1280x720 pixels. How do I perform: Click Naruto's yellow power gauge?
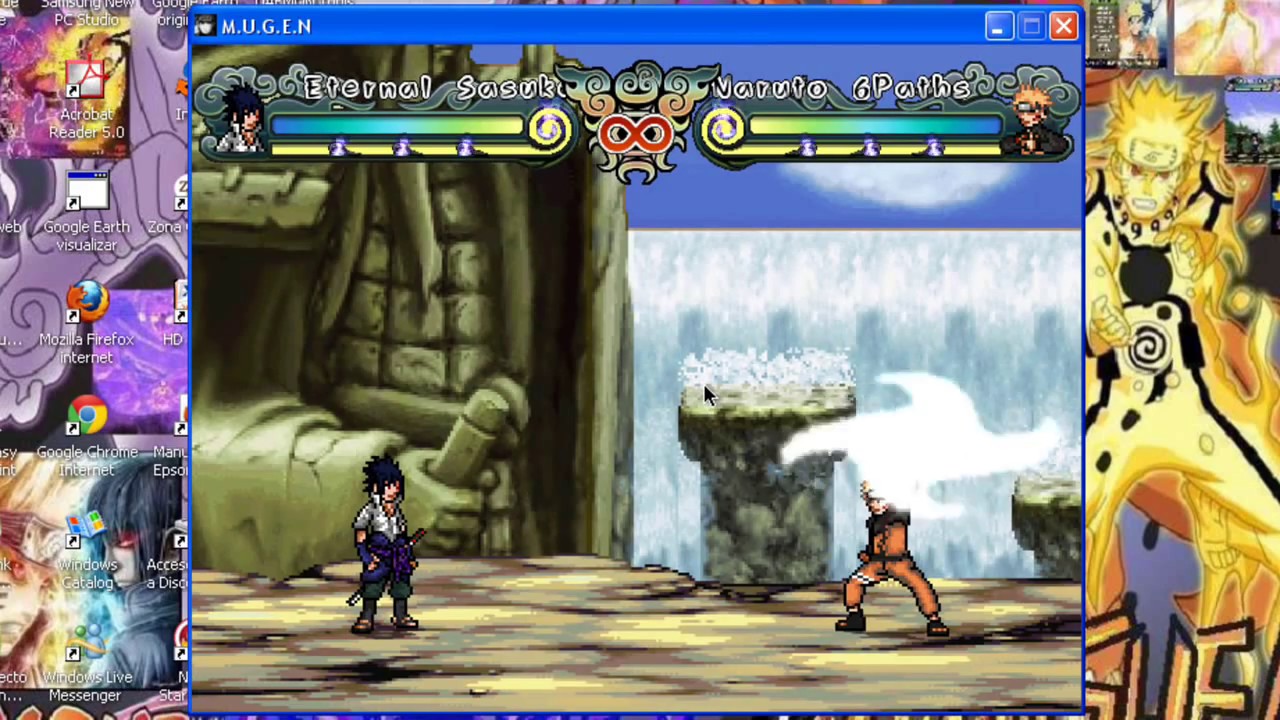click(x=870, y=148)
